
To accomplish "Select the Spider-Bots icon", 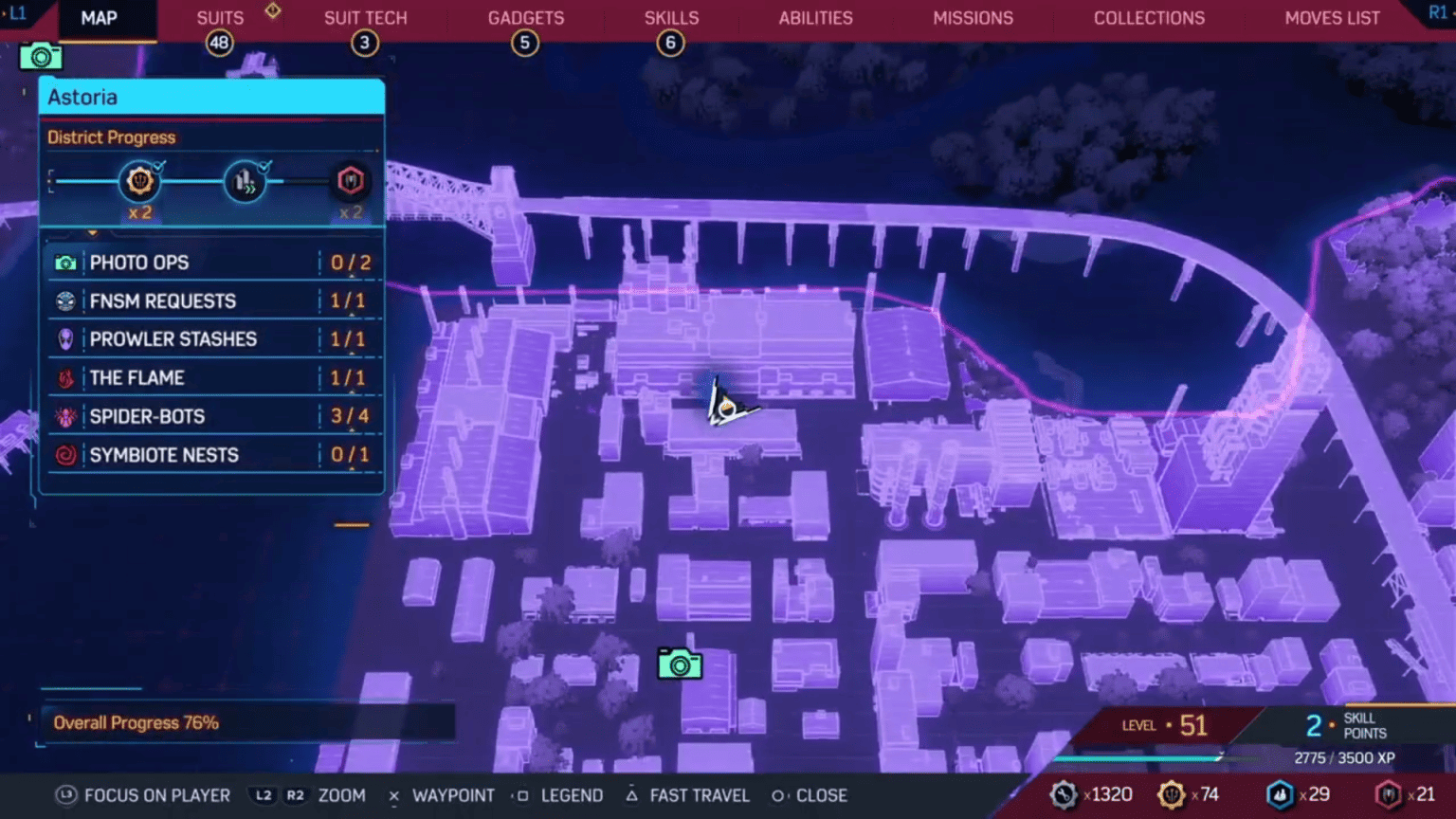I will [64, 416].
